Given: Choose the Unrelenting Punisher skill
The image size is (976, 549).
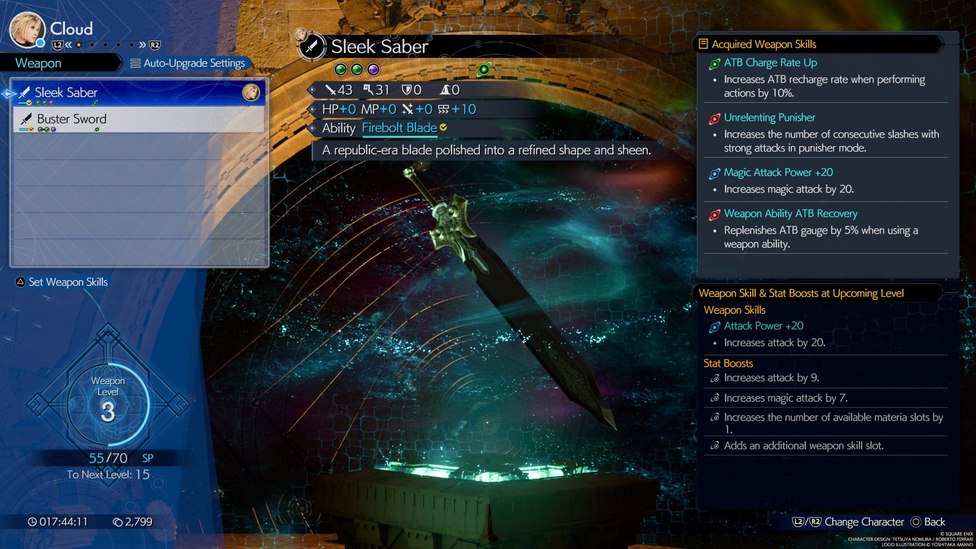Looking at the screenshot, I should 769,118.
